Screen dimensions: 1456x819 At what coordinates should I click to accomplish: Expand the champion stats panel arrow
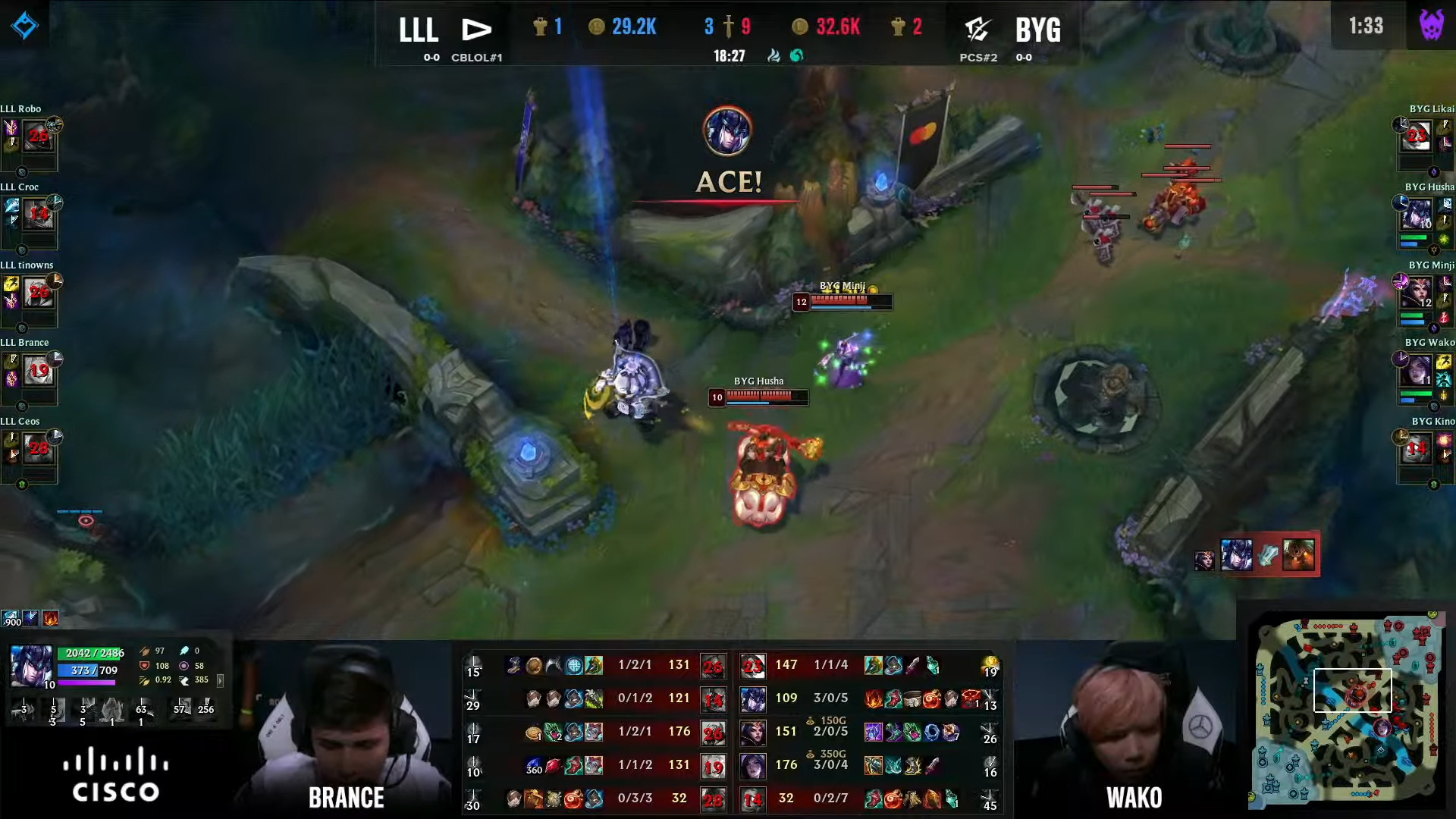coord(220,682)
